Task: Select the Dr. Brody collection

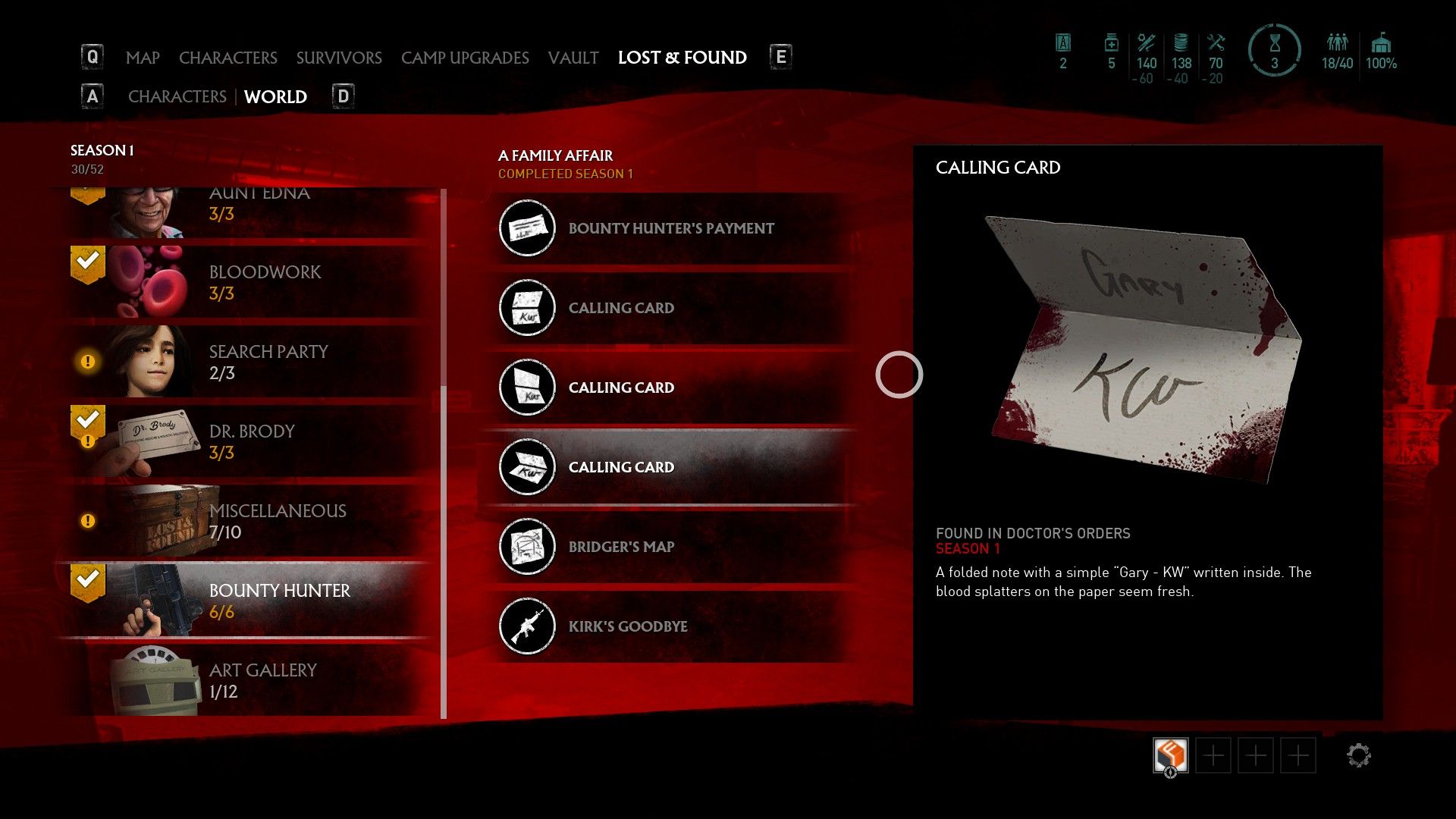Action: [250, 441]
